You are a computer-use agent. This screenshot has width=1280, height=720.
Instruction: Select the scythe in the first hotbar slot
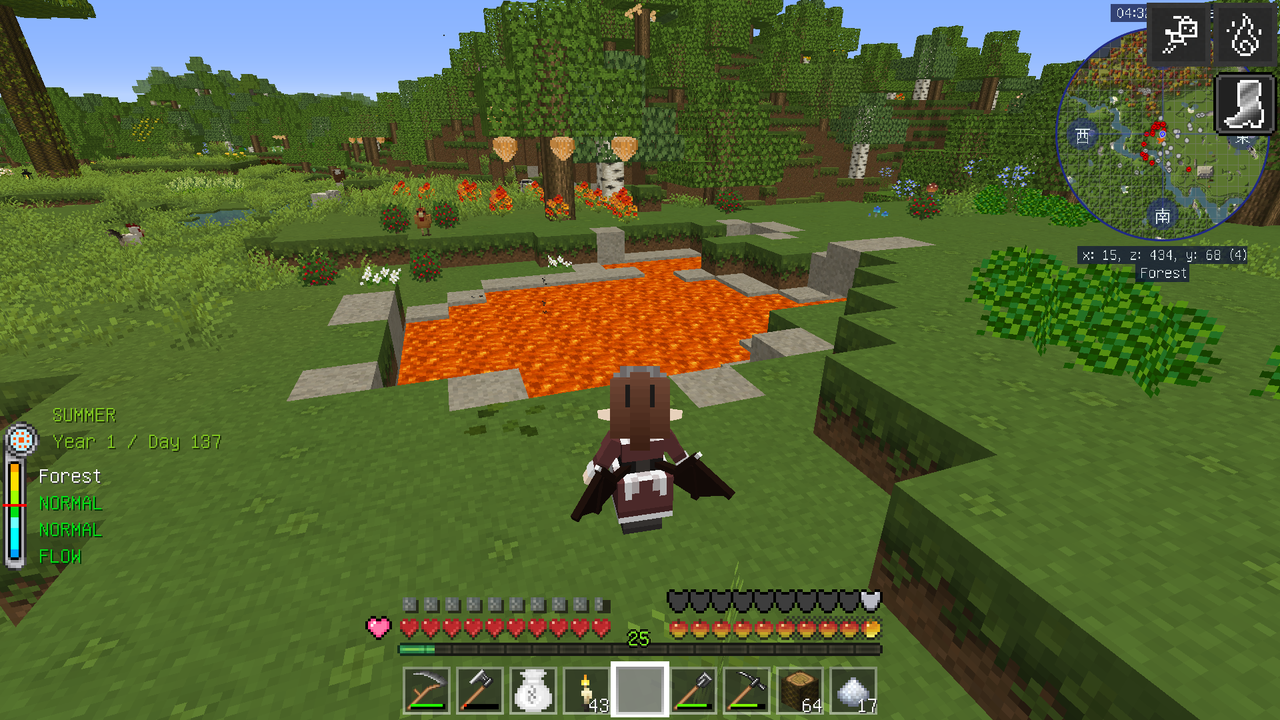[425, 688]
